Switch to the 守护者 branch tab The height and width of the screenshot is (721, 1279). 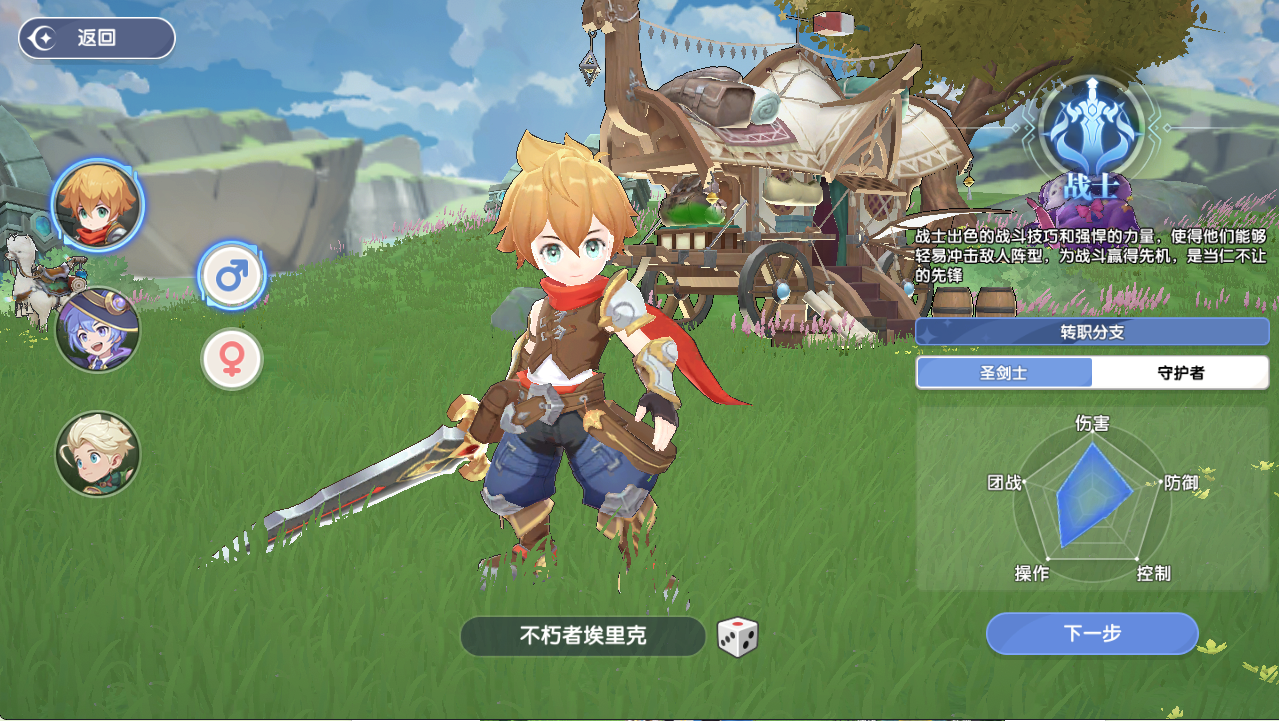pos(1180,373)
